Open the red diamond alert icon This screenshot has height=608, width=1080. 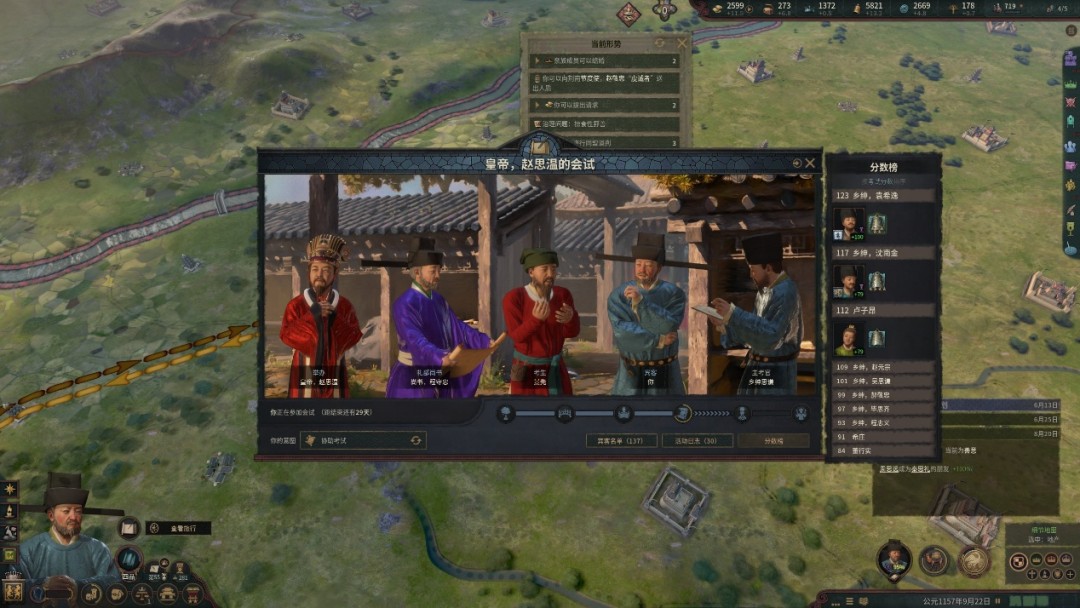[x=628, y=13]
